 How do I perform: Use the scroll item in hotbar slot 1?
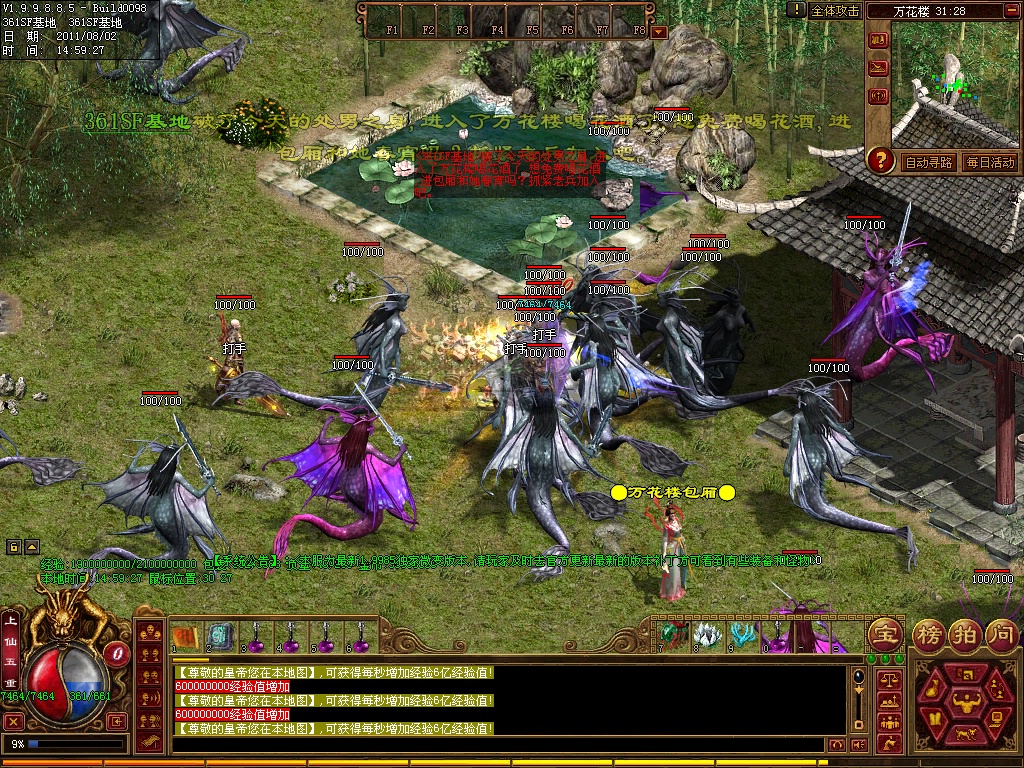(x=184, y=636)
